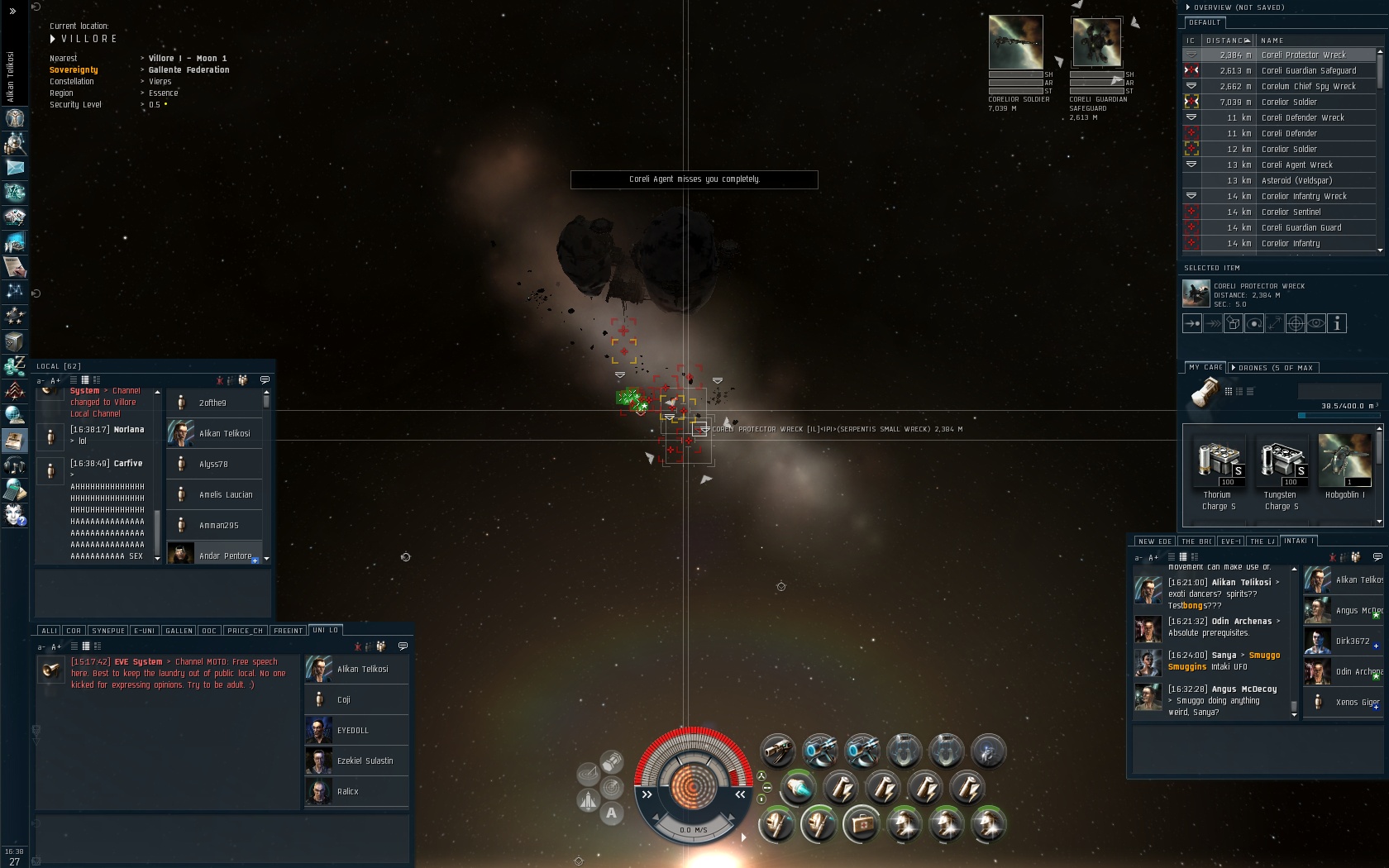Click the Coreli Agent Wreck overview entry
The image size is (1389, 868).
point(1296,165)
